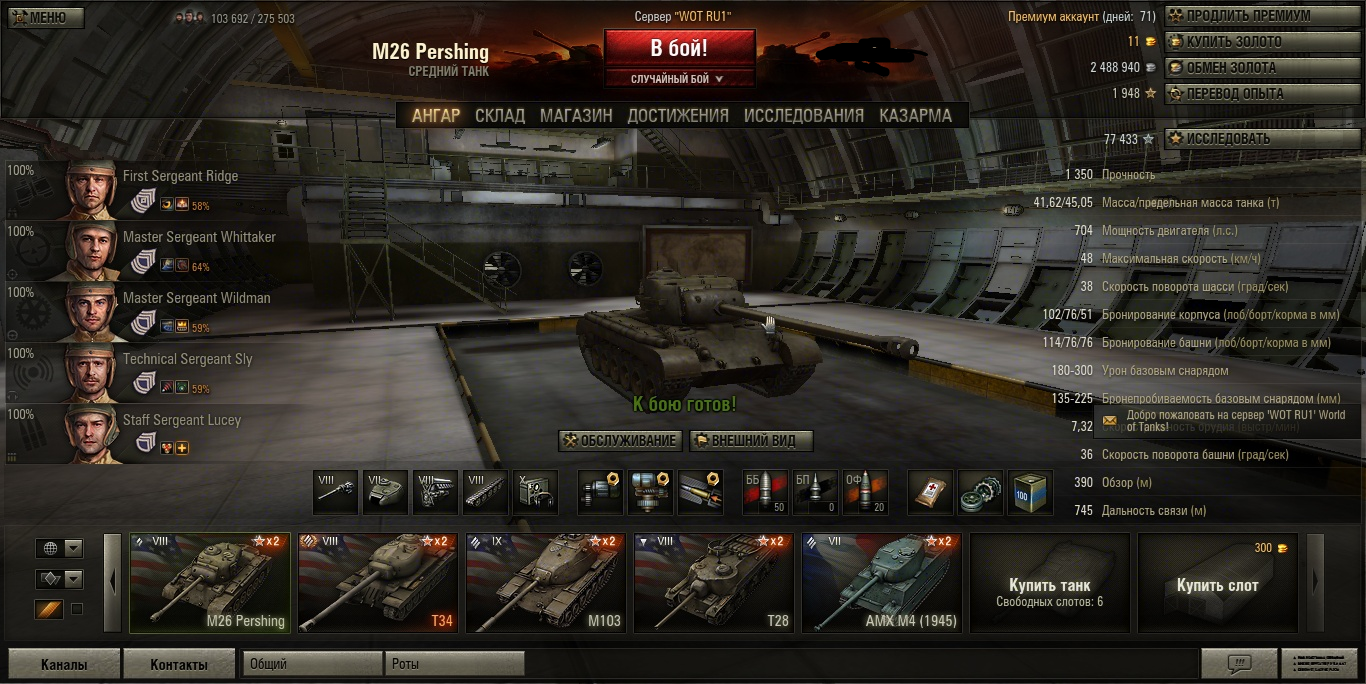Switch to the Магазин tab
1366x684 pixels.
coord(576,115)
